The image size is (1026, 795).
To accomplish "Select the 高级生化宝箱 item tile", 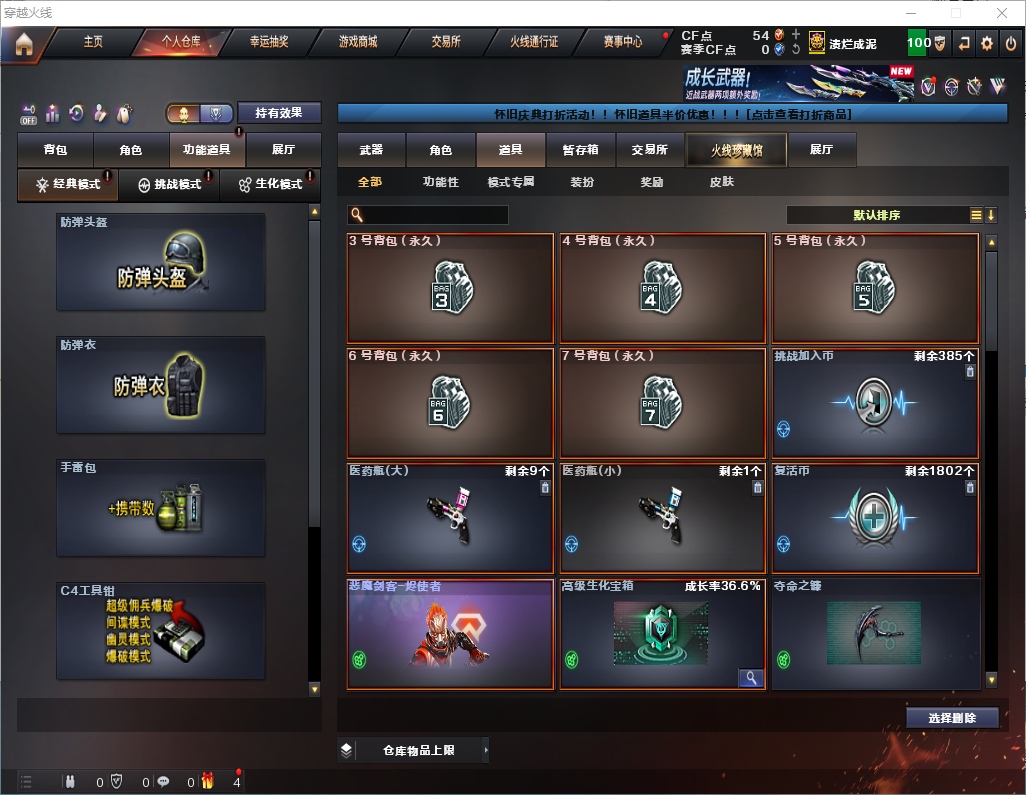I will tap(661, 633).
